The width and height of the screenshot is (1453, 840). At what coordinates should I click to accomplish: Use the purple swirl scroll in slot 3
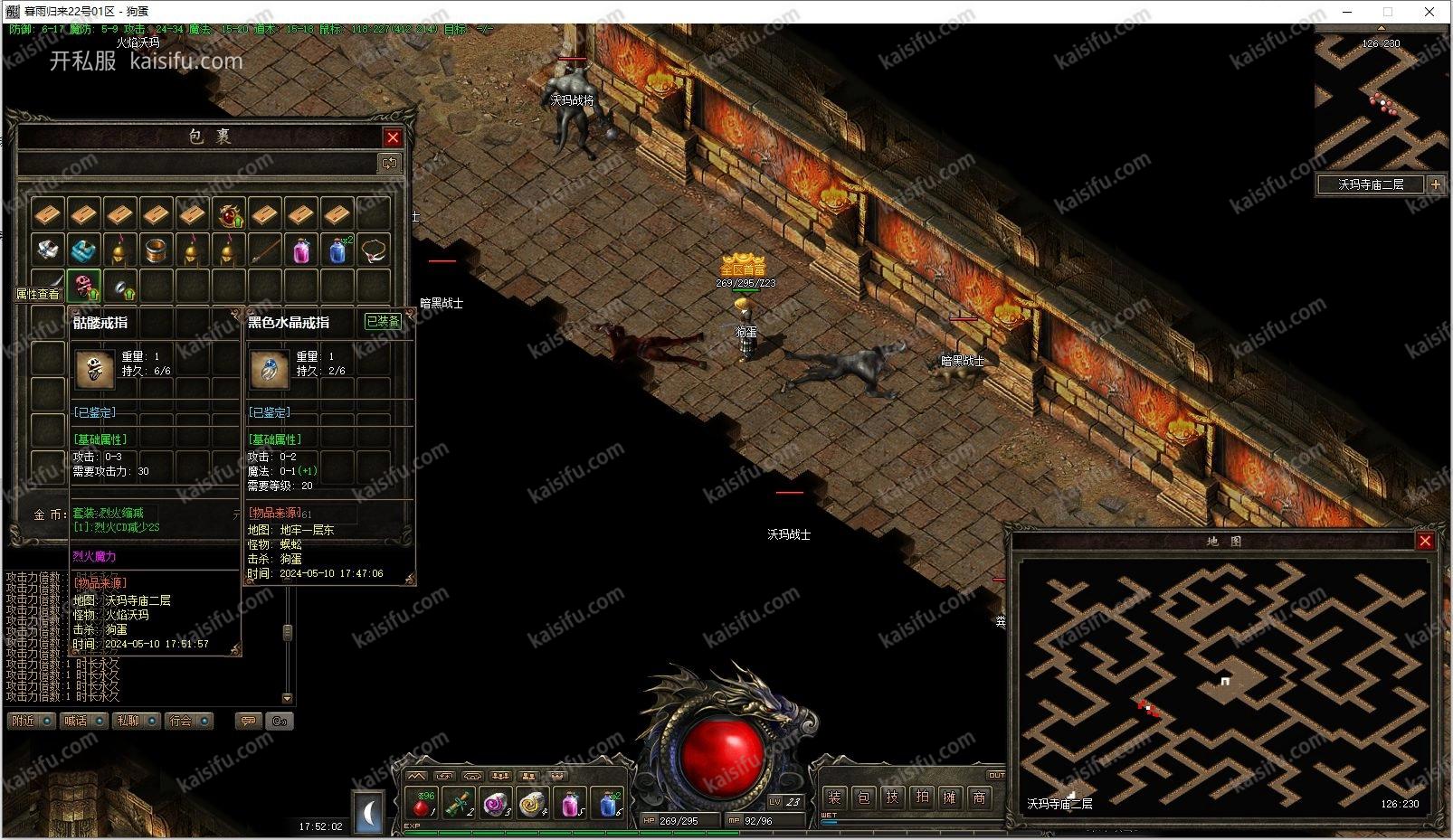click(x=496, y=804)
